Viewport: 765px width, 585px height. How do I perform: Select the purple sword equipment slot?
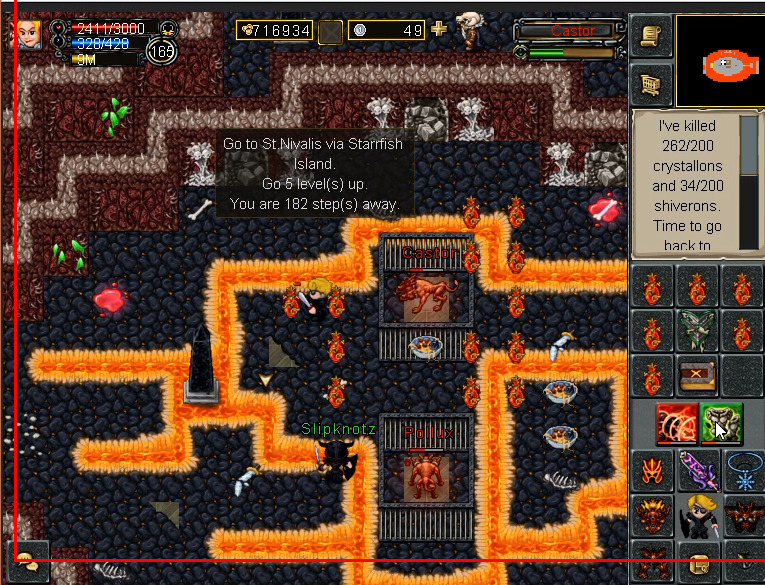pos(697,469)
